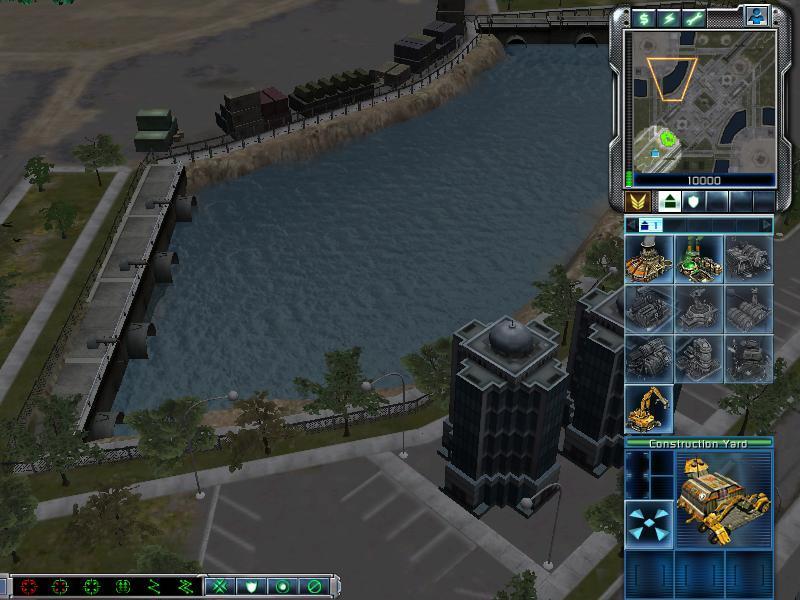Build the Tiberium Refinery structure

[x=698, y=260]
